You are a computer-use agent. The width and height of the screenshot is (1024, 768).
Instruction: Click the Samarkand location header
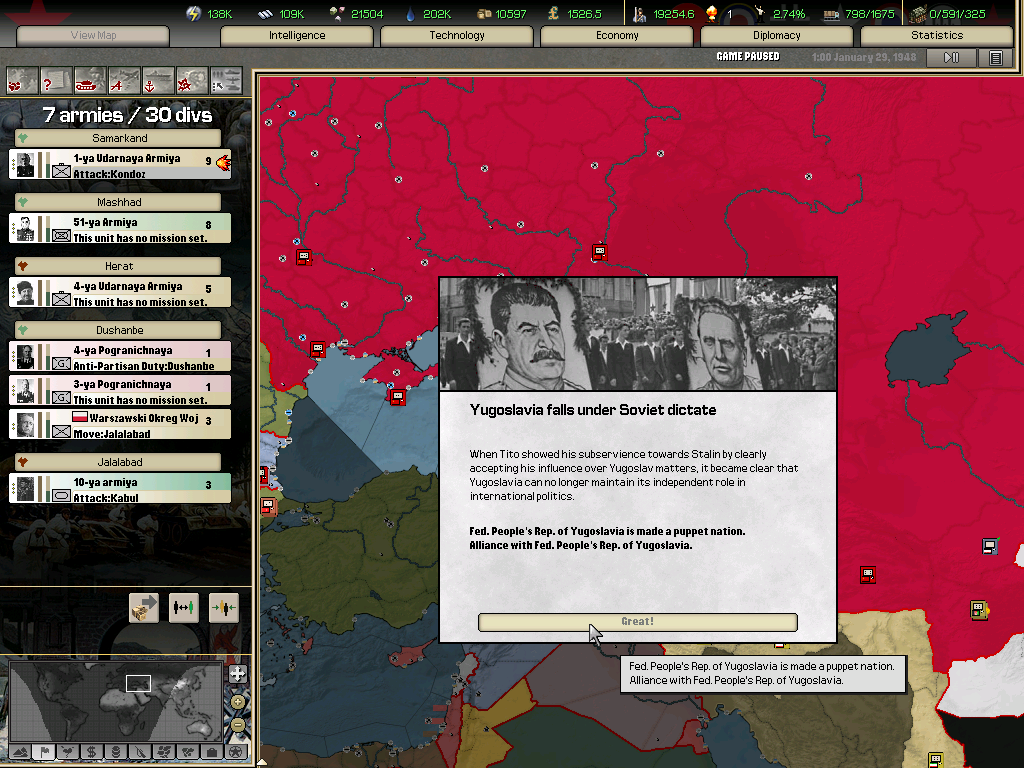tap(119, 138)
